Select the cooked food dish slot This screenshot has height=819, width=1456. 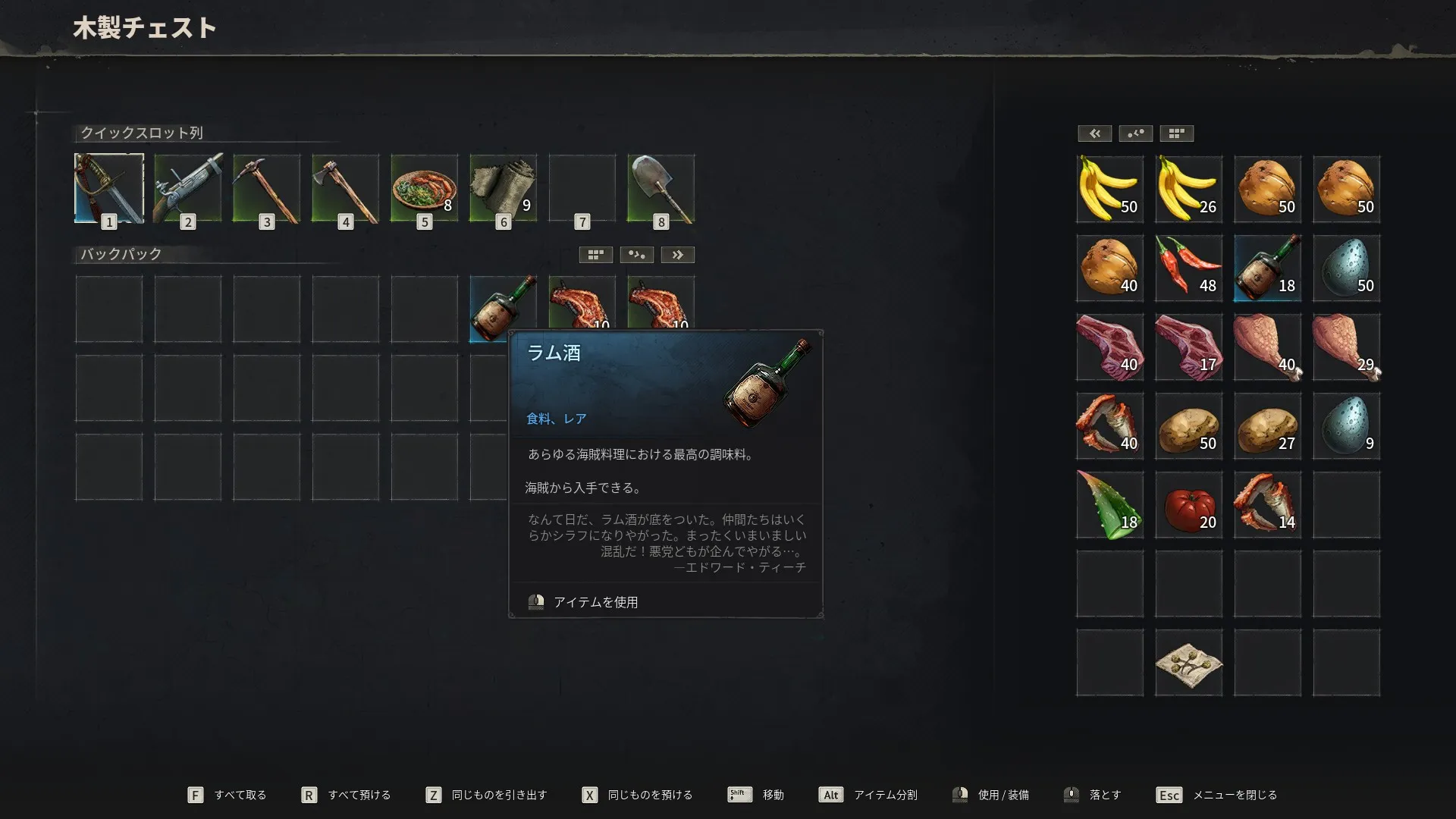pos(425,188)
